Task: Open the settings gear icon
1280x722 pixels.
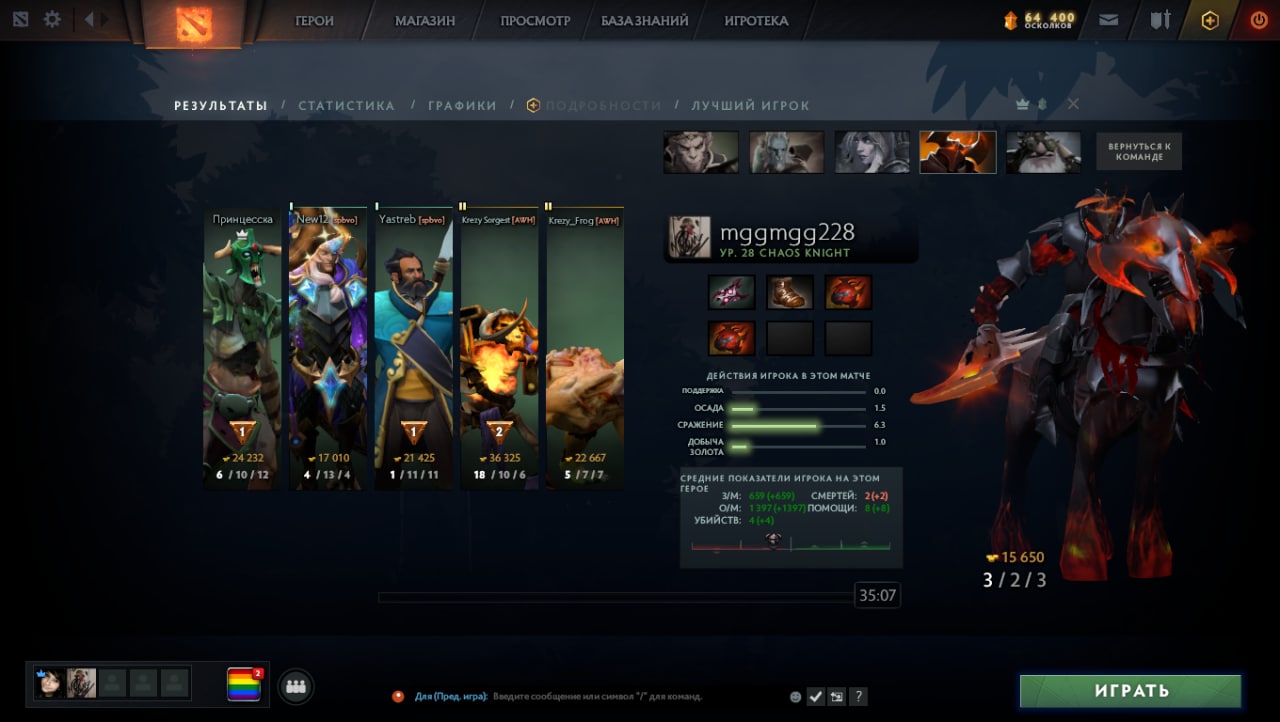Action: (52, 20)
